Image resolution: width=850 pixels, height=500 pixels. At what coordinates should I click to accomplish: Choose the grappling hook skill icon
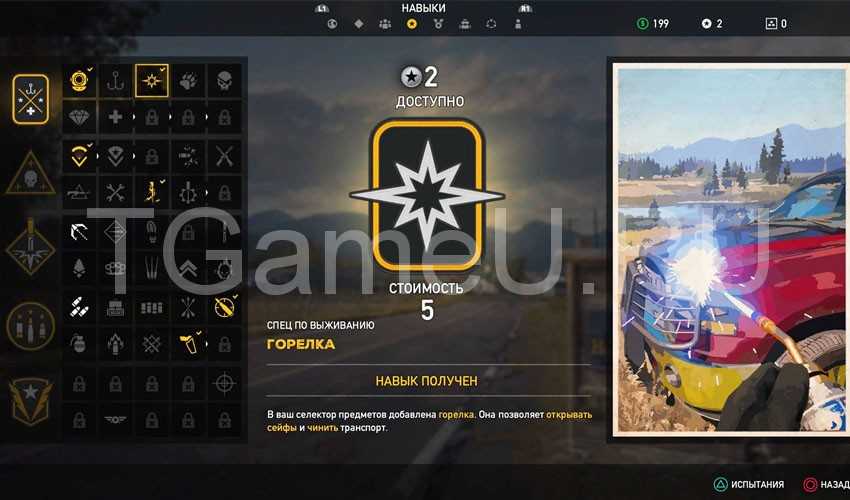116,81
